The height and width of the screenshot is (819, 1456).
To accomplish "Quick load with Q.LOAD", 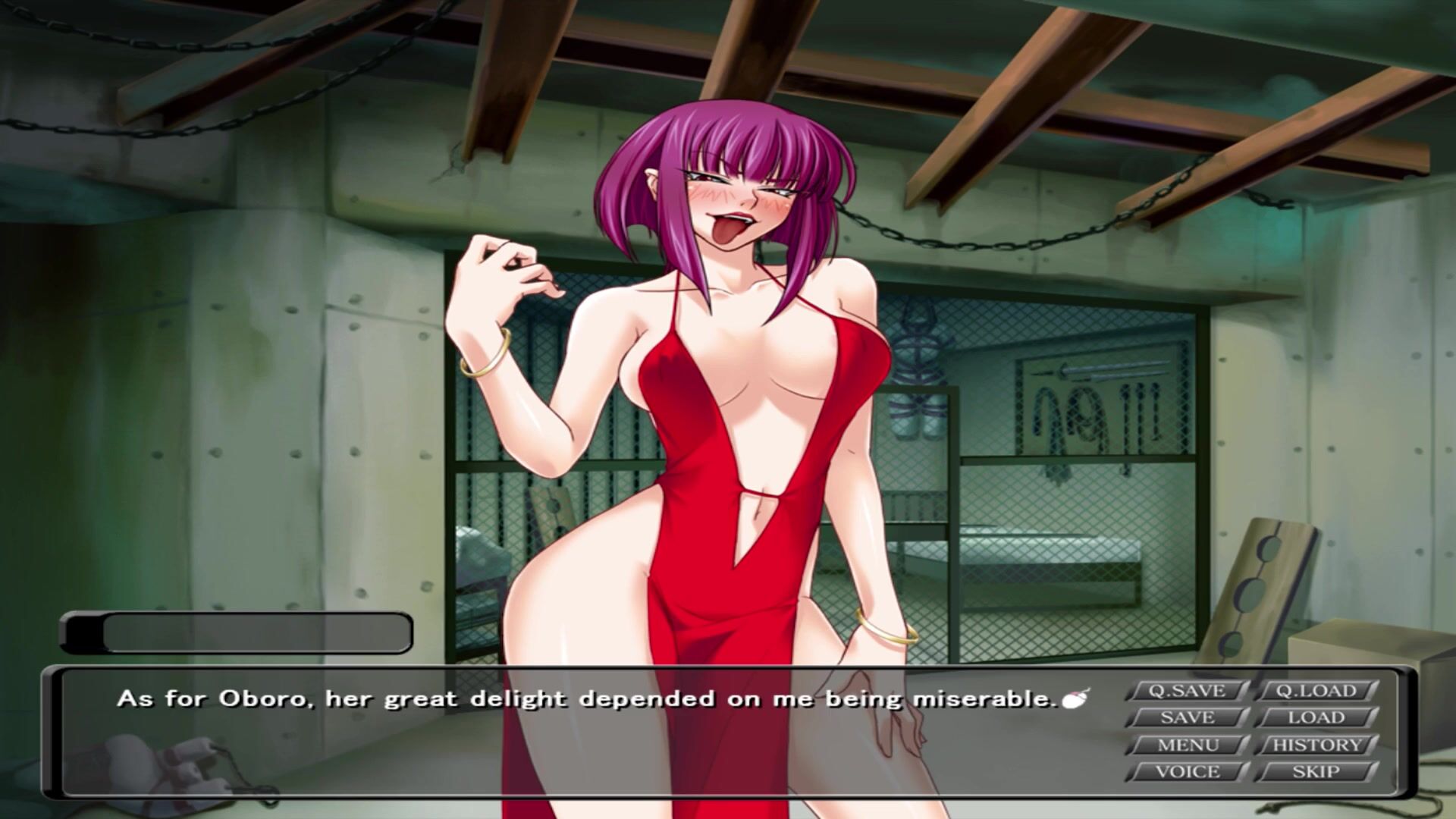I will click(x=1316, y=691).
